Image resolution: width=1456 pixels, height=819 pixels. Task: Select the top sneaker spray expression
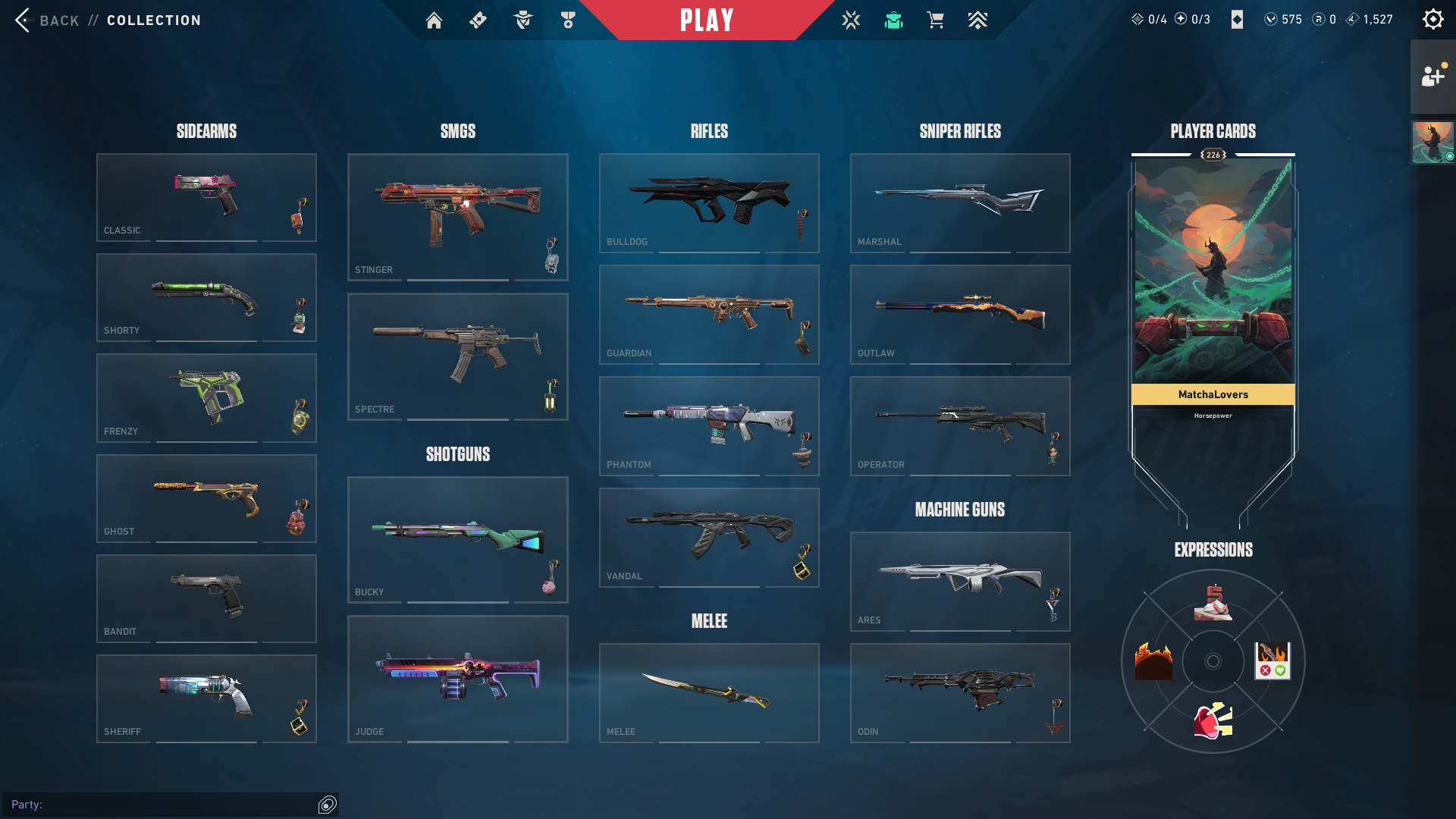coord(1213,603)
